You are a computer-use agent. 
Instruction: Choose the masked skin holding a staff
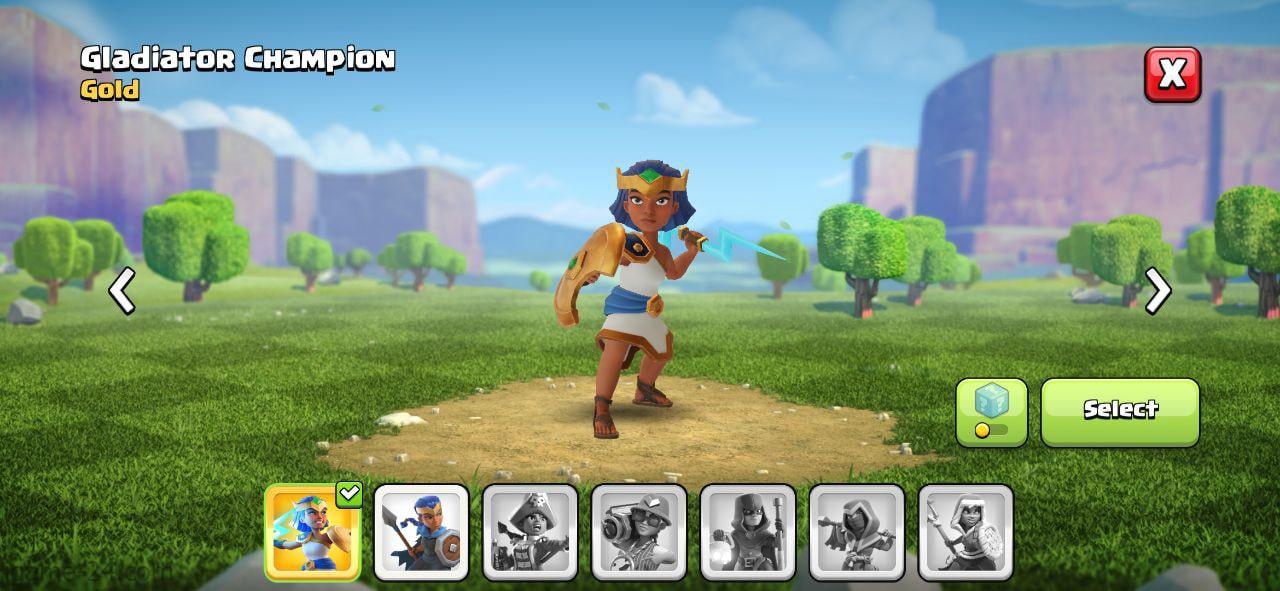748,532
